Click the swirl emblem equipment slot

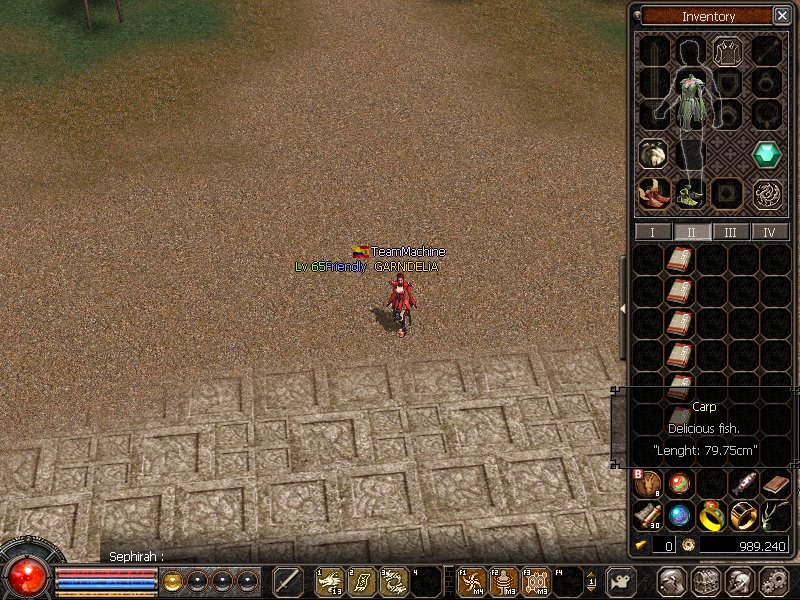(x=767, y=193)
